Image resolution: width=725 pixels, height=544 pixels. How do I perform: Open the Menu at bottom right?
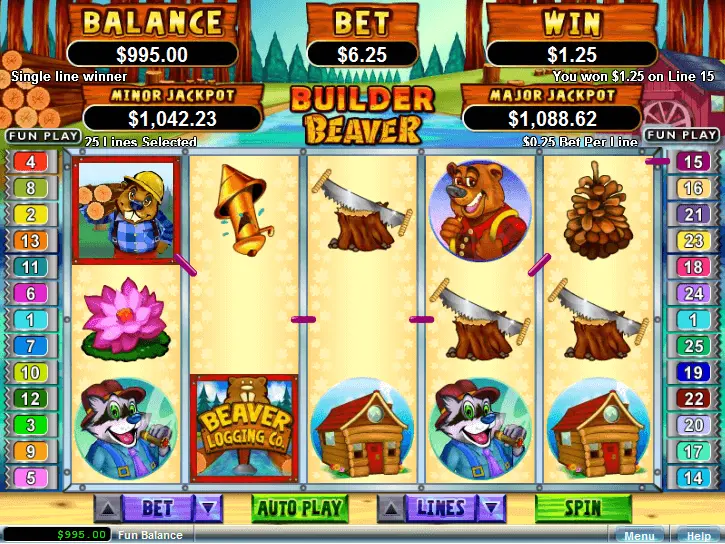638,536
